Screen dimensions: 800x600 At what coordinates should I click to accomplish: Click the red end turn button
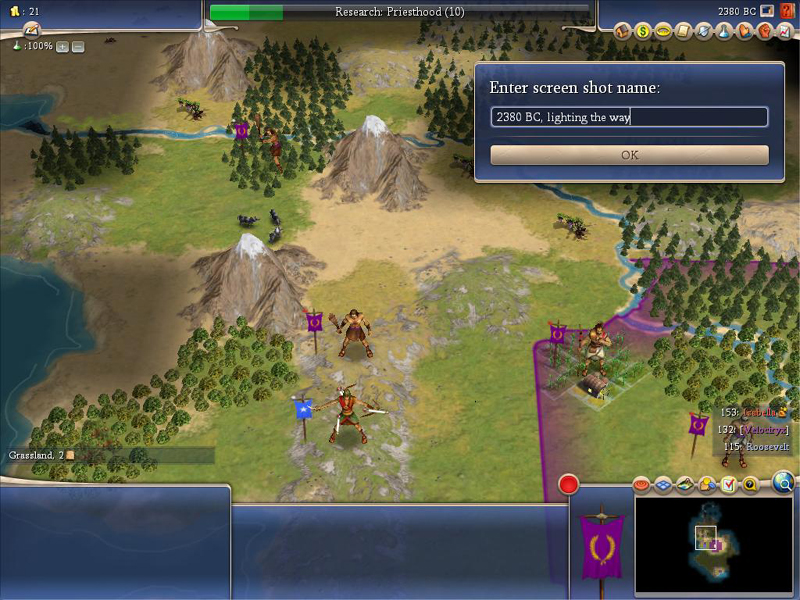[x=569, y=486]
